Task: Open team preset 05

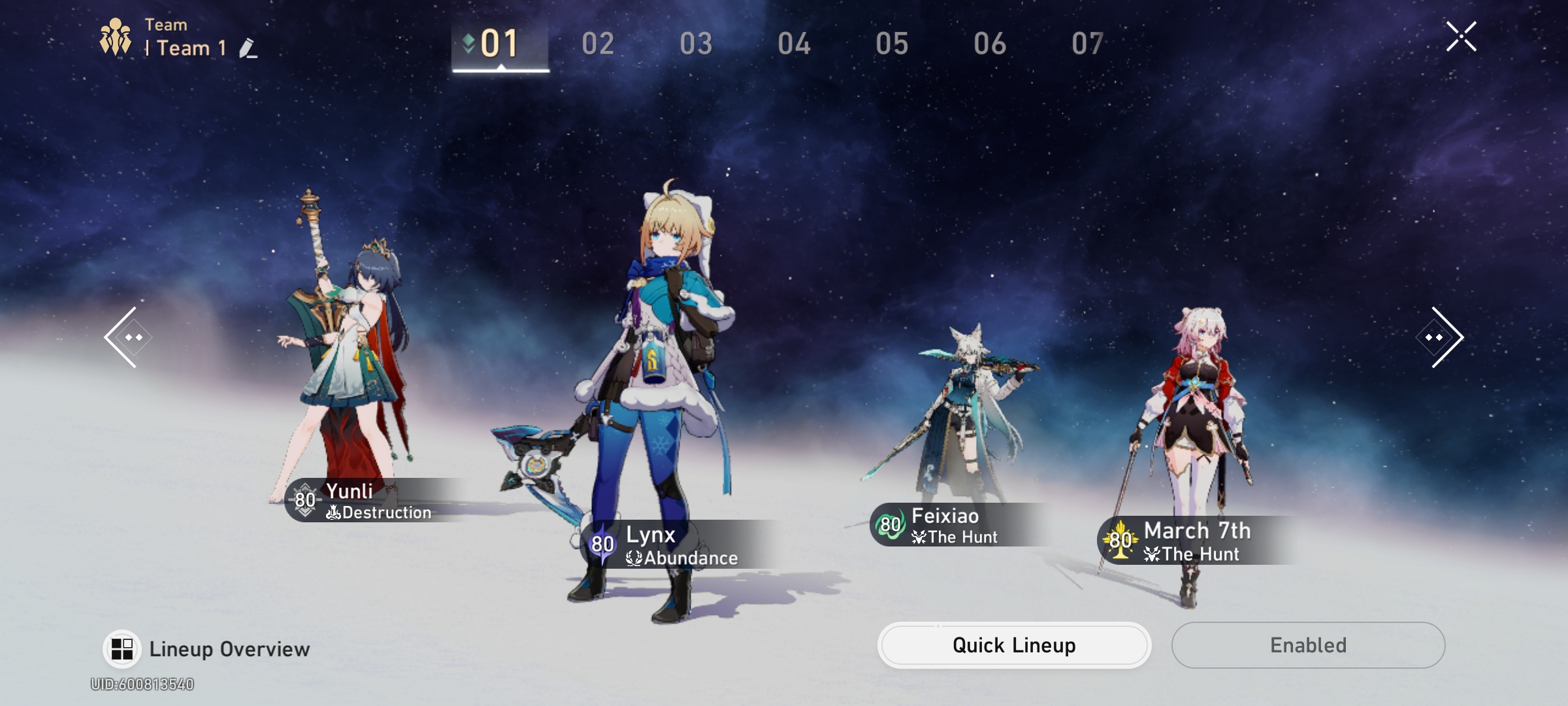Action: pyautogui.click(x=892, y=43)
